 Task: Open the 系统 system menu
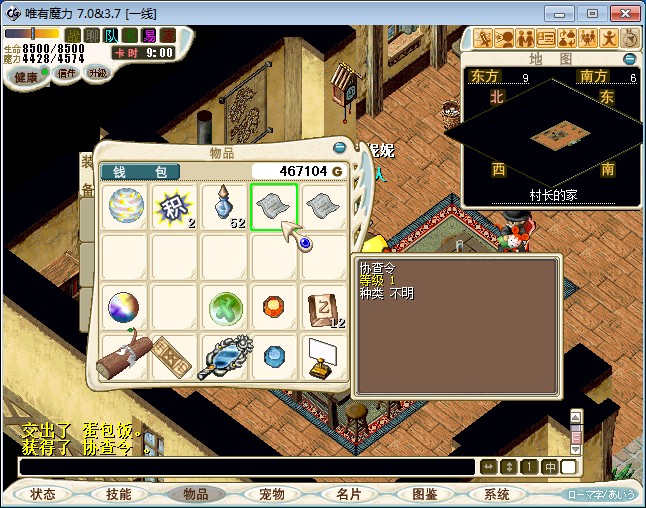[x=497, y=494]
